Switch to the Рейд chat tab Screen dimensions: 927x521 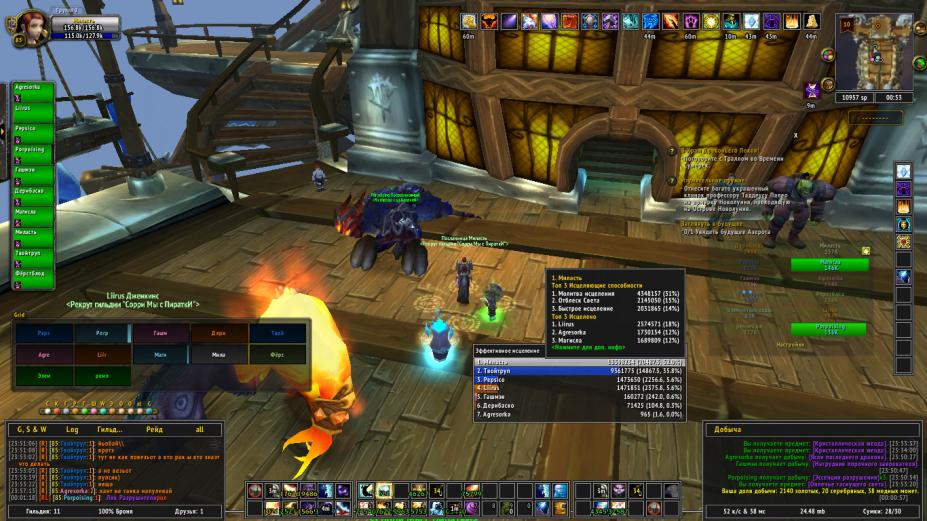pos(154,428)
